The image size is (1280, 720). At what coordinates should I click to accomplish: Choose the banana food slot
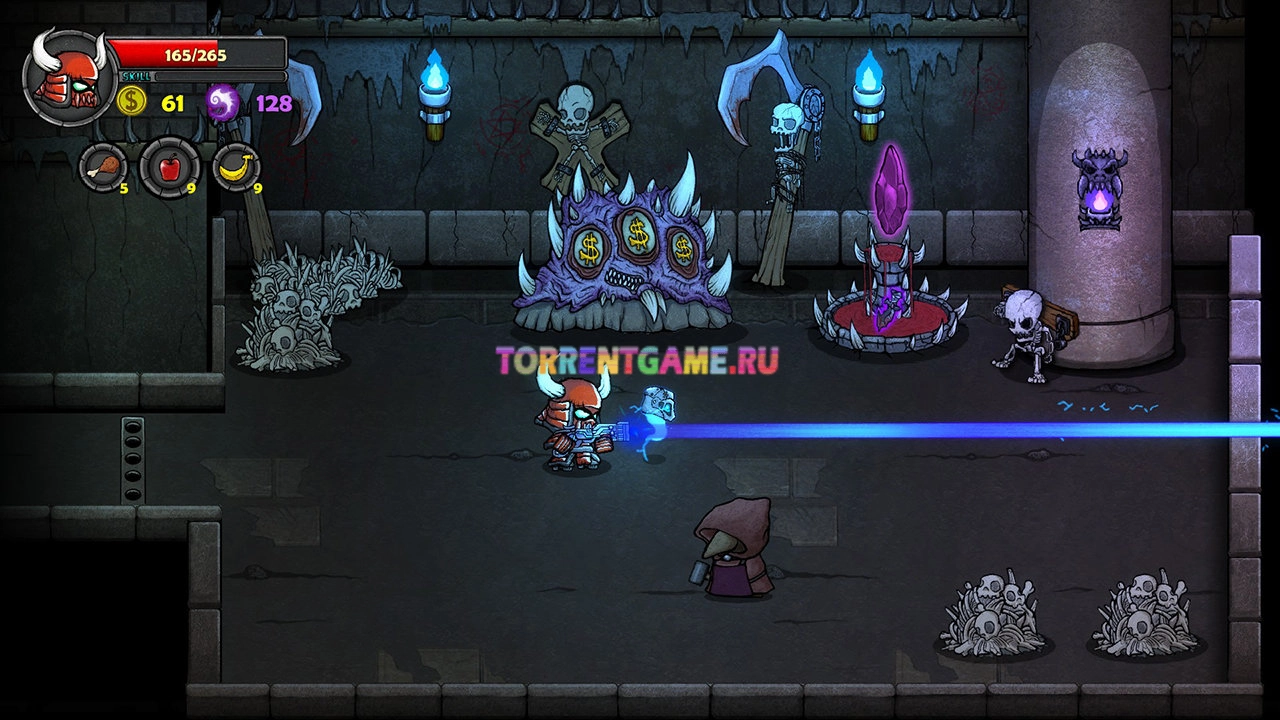(236, 166)
